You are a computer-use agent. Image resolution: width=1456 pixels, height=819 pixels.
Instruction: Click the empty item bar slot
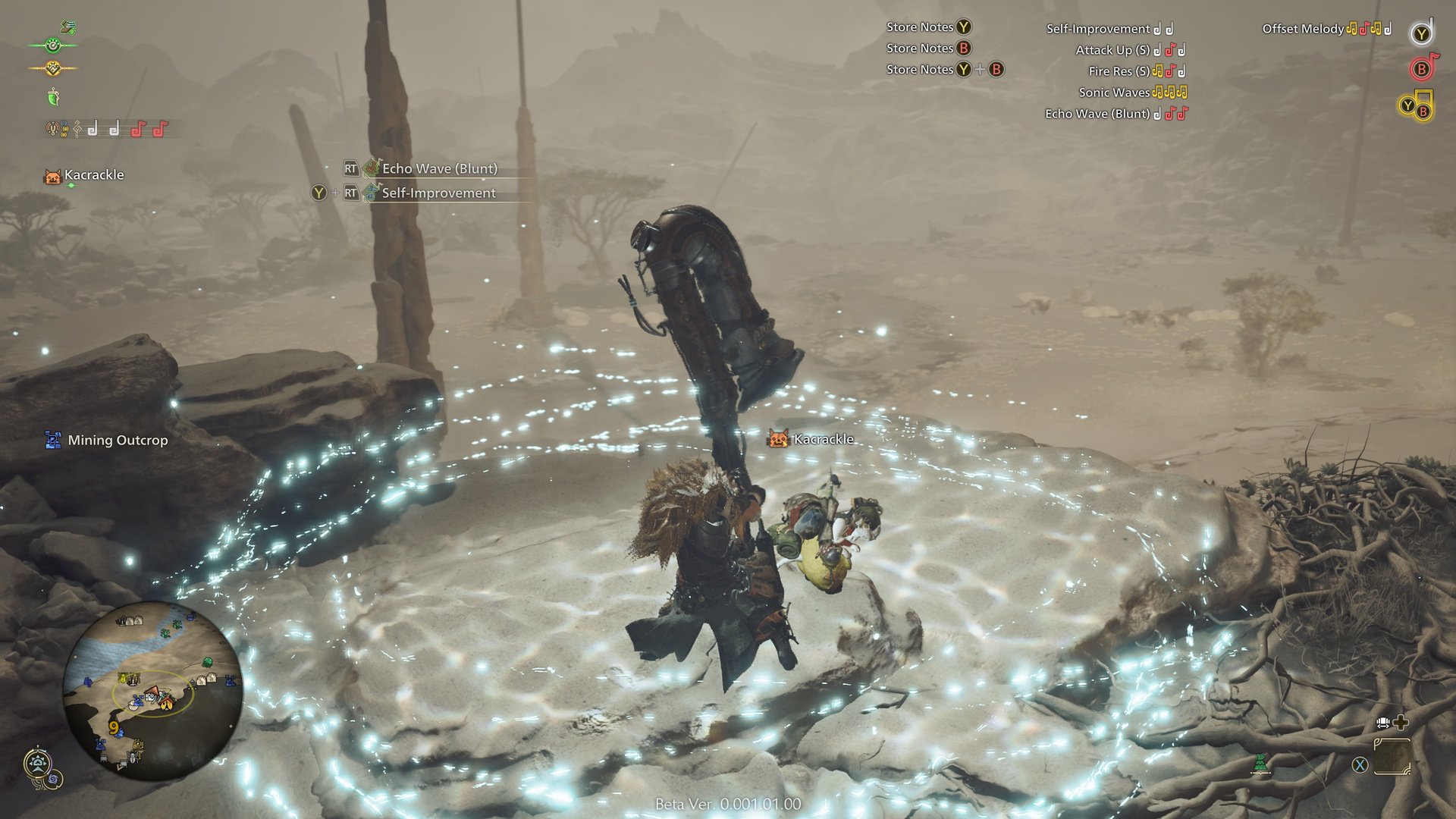click(x=1392, y=757)
